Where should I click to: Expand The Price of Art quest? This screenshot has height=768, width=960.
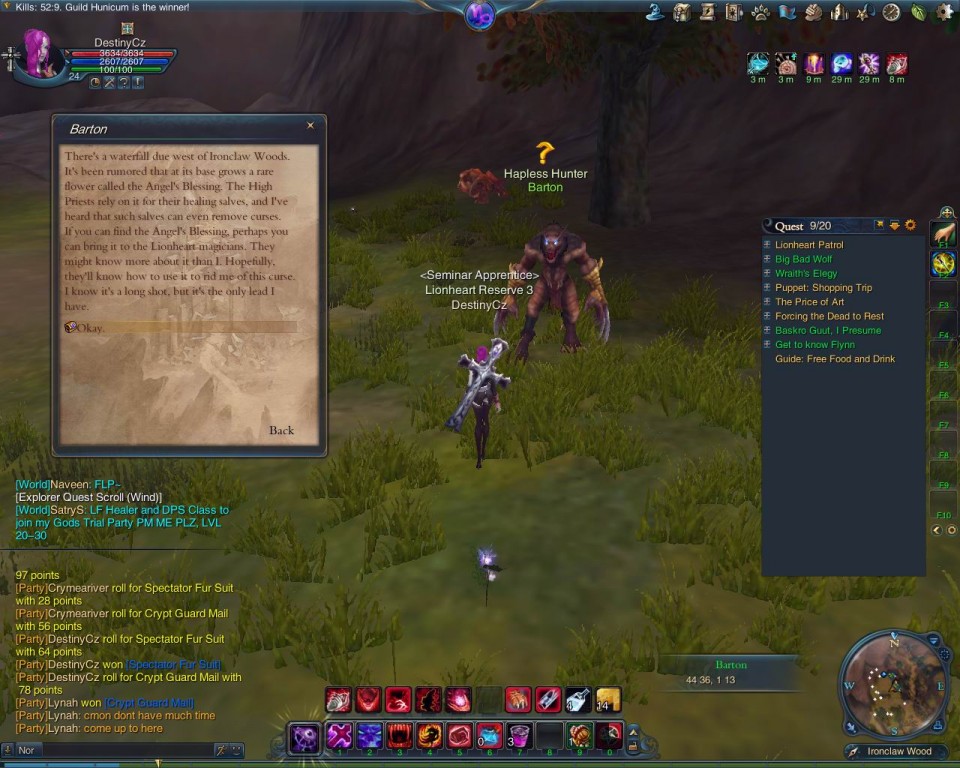pos(767,302)
